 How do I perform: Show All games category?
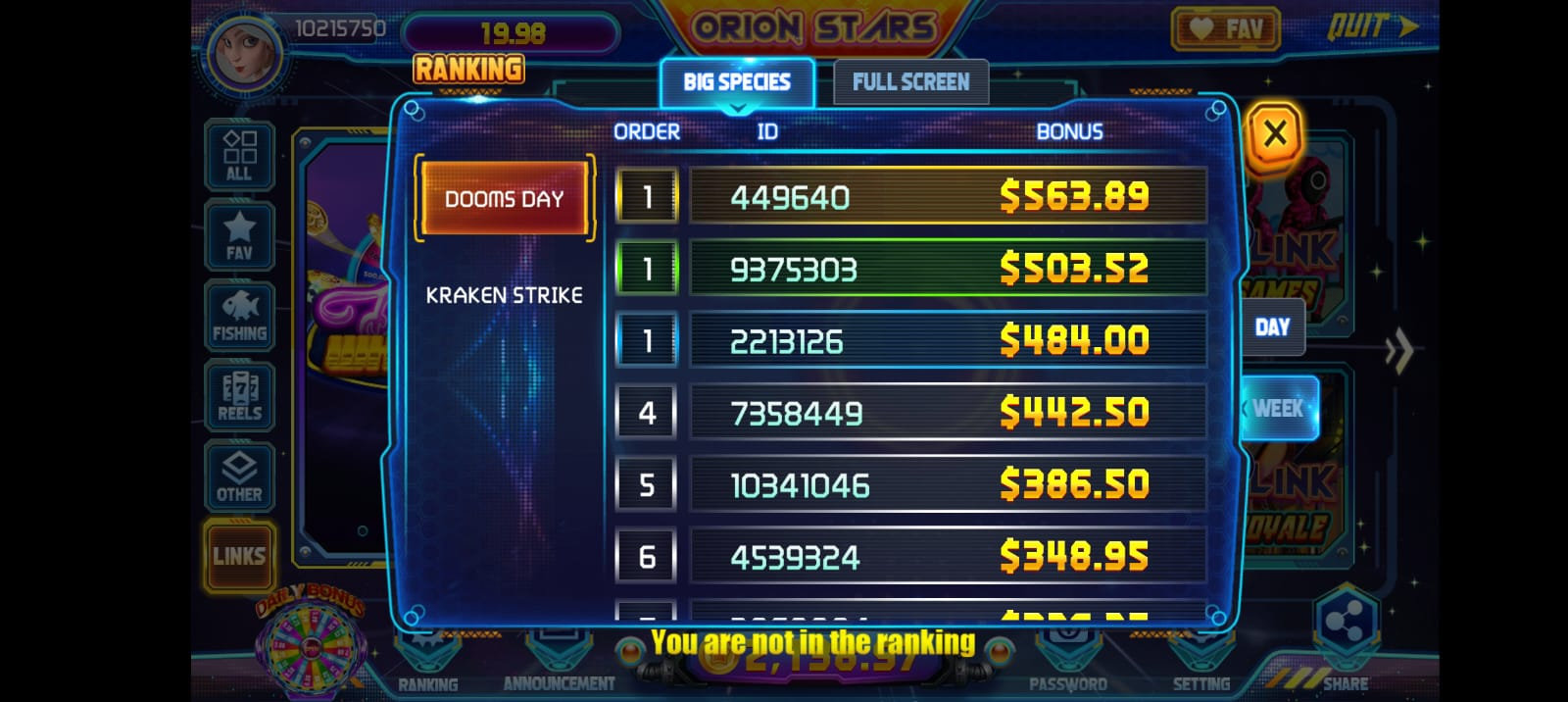point(239,155)
